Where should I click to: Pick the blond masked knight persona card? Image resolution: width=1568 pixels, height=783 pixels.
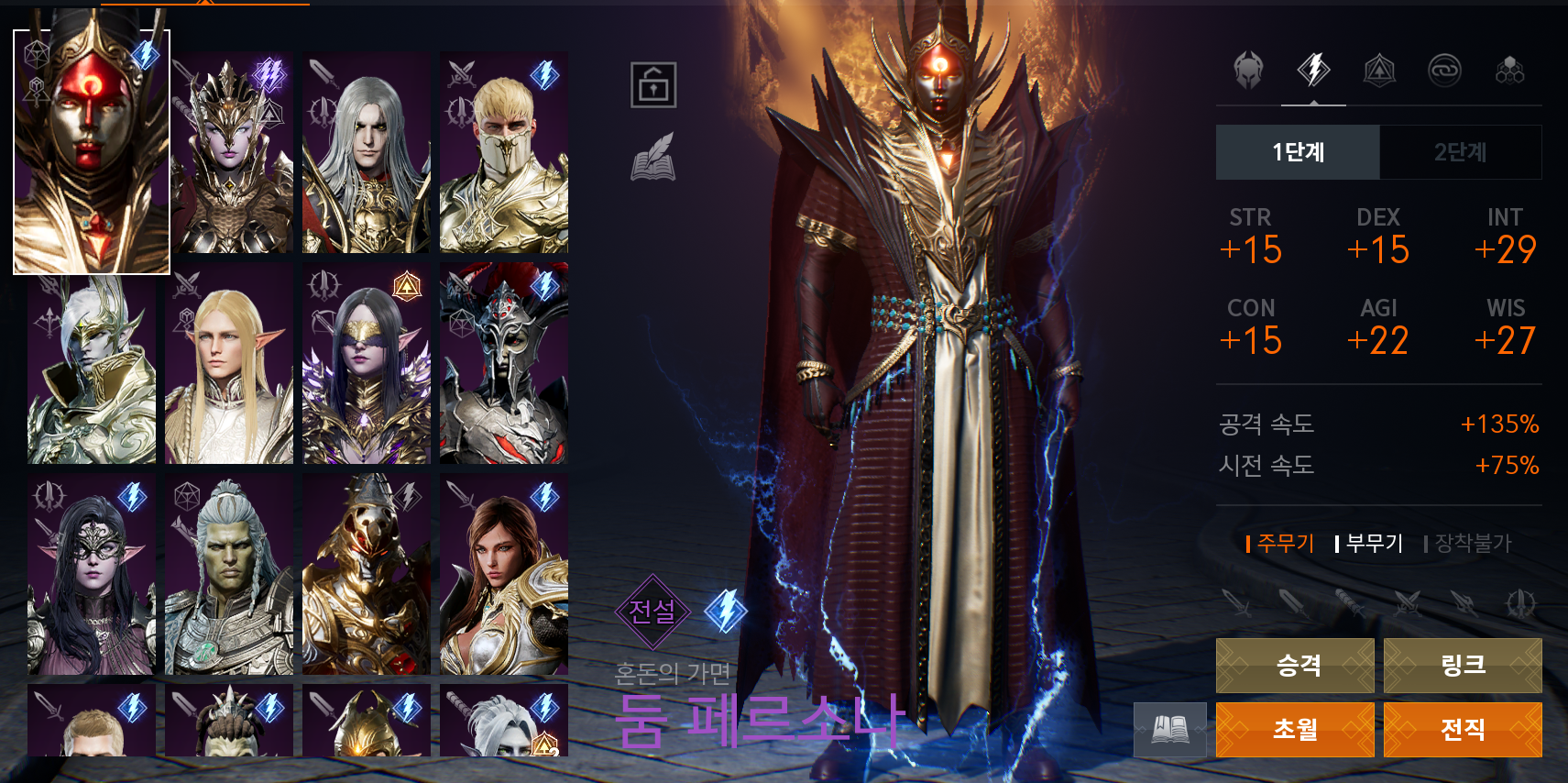click(504, 152)
